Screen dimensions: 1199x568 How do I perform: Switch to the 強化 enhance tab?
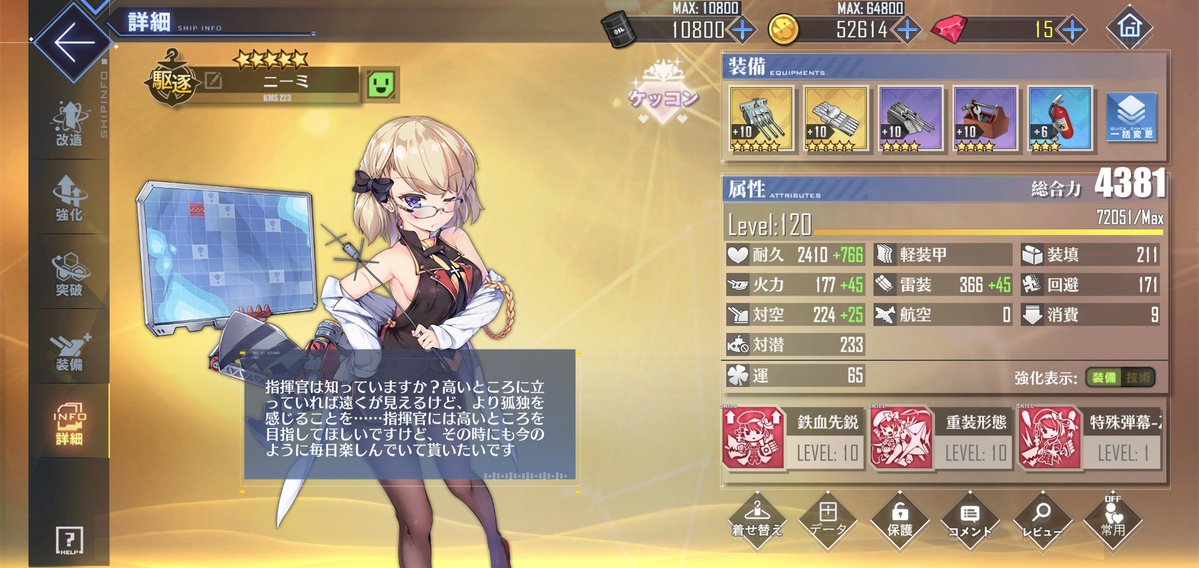pyautogui.click(x=70, y=198)
